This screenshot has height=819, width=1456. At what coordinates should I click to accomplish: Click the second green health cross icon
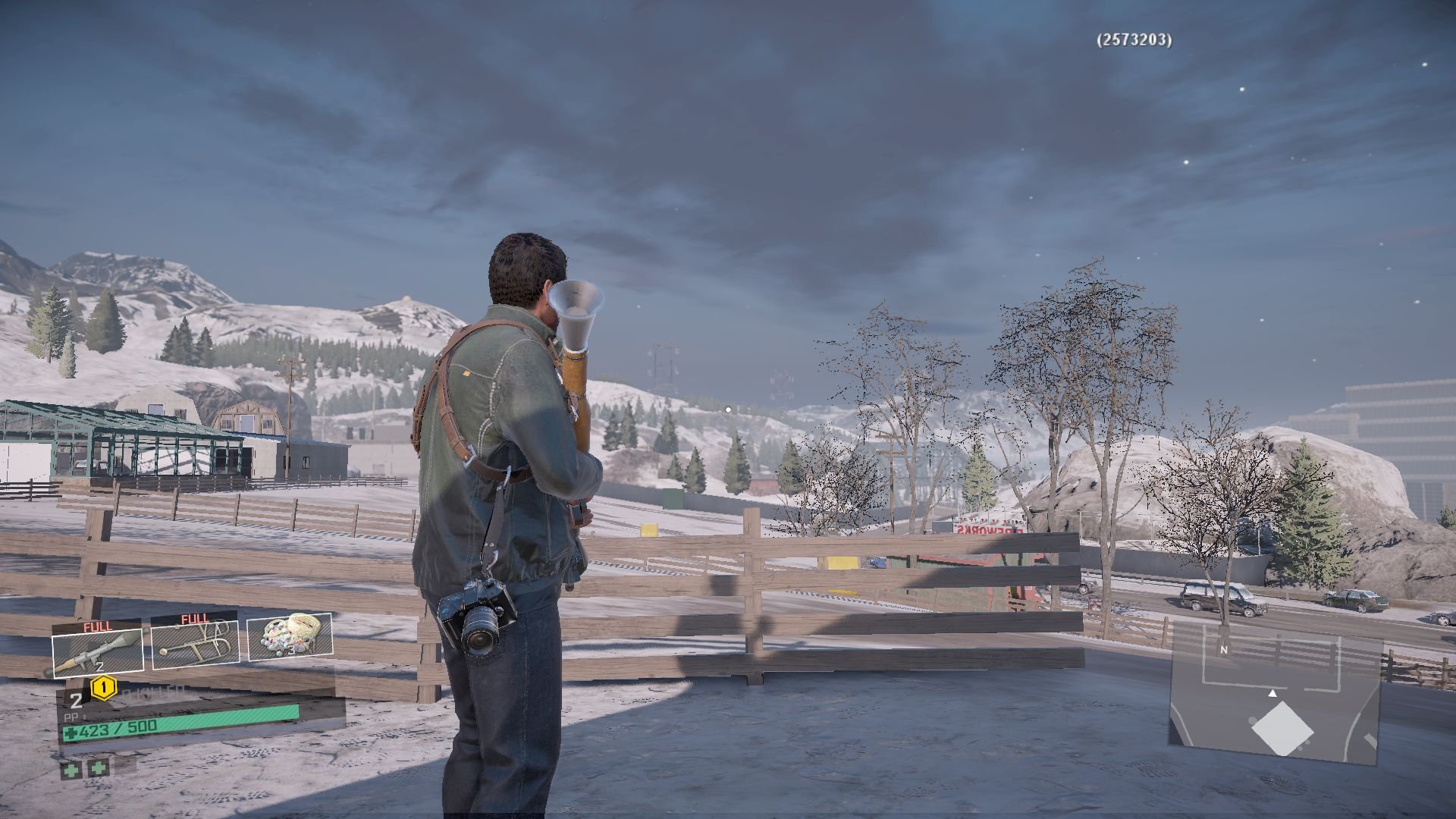pyautogui.click(x=98, y=768)
